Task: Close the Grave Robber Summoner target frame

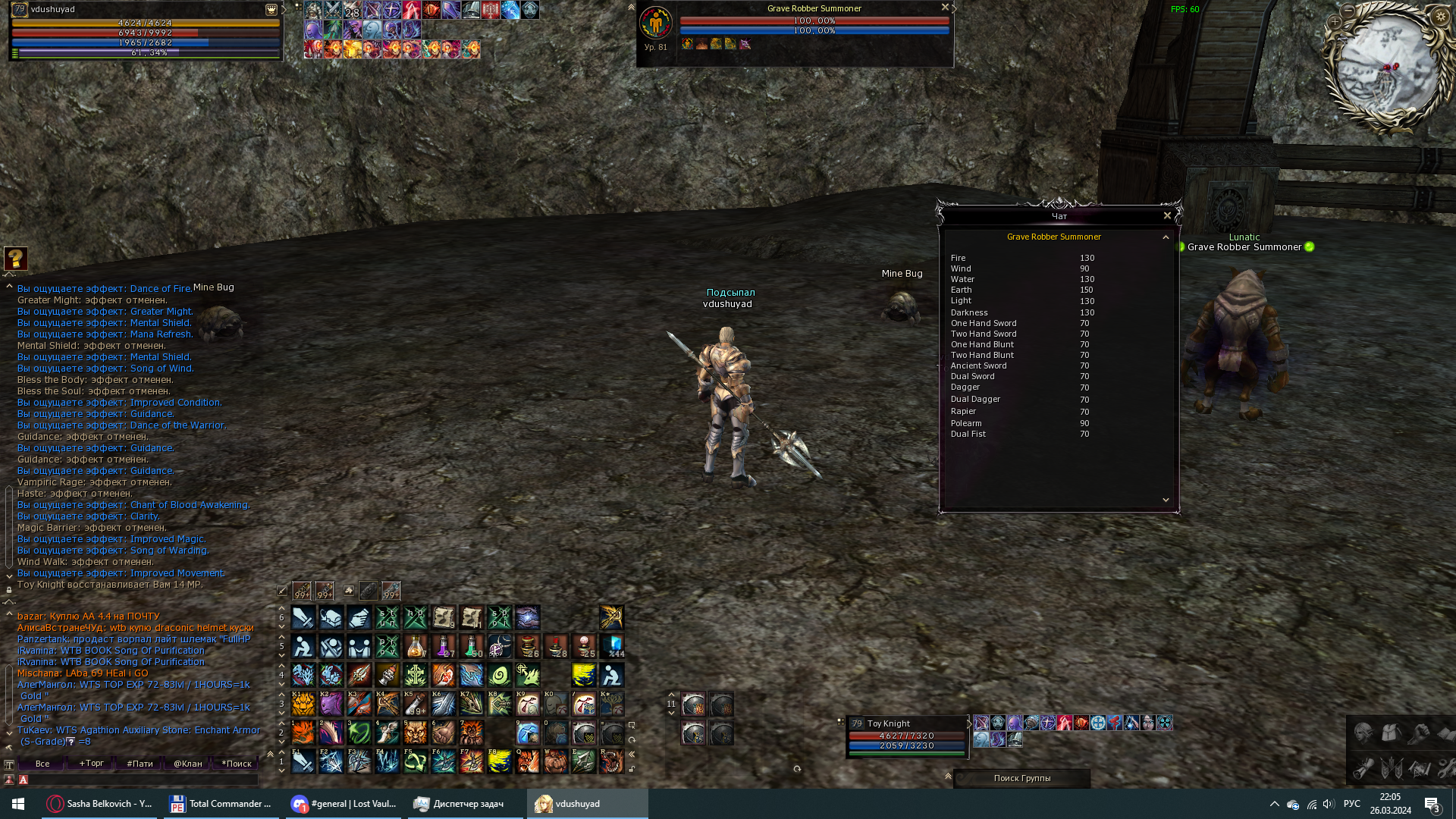Action: point(945,8)
